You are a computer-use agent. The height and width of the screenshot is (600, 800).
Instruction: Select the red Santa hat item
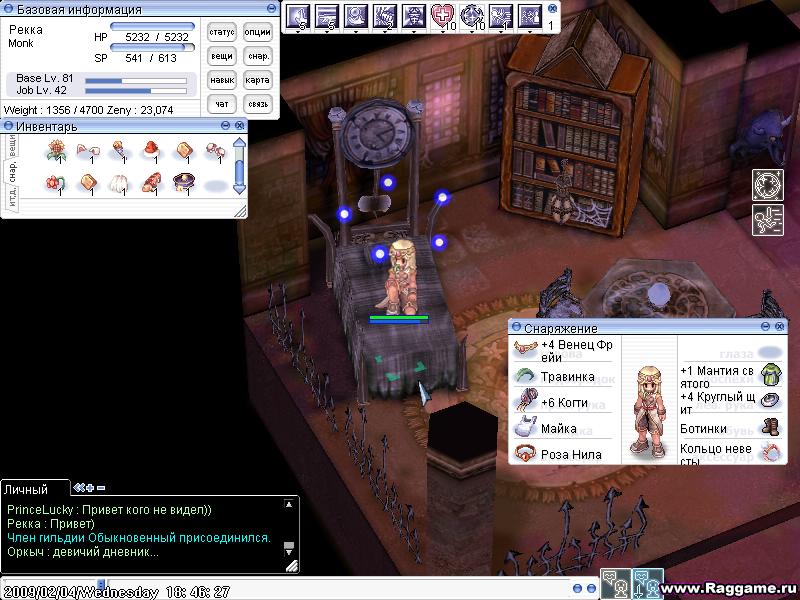151,151
